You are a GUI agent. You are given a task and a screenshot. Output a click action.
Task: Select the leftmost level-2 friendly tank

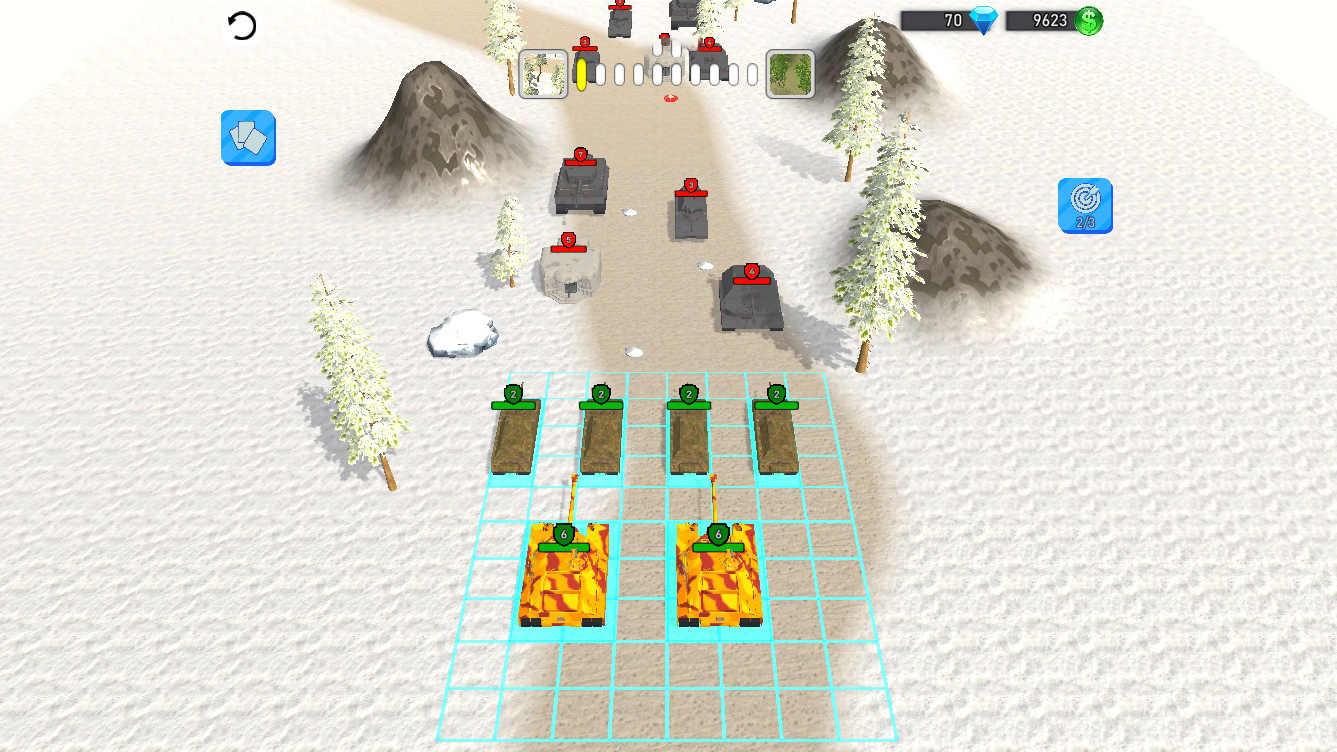coord(513,435)
